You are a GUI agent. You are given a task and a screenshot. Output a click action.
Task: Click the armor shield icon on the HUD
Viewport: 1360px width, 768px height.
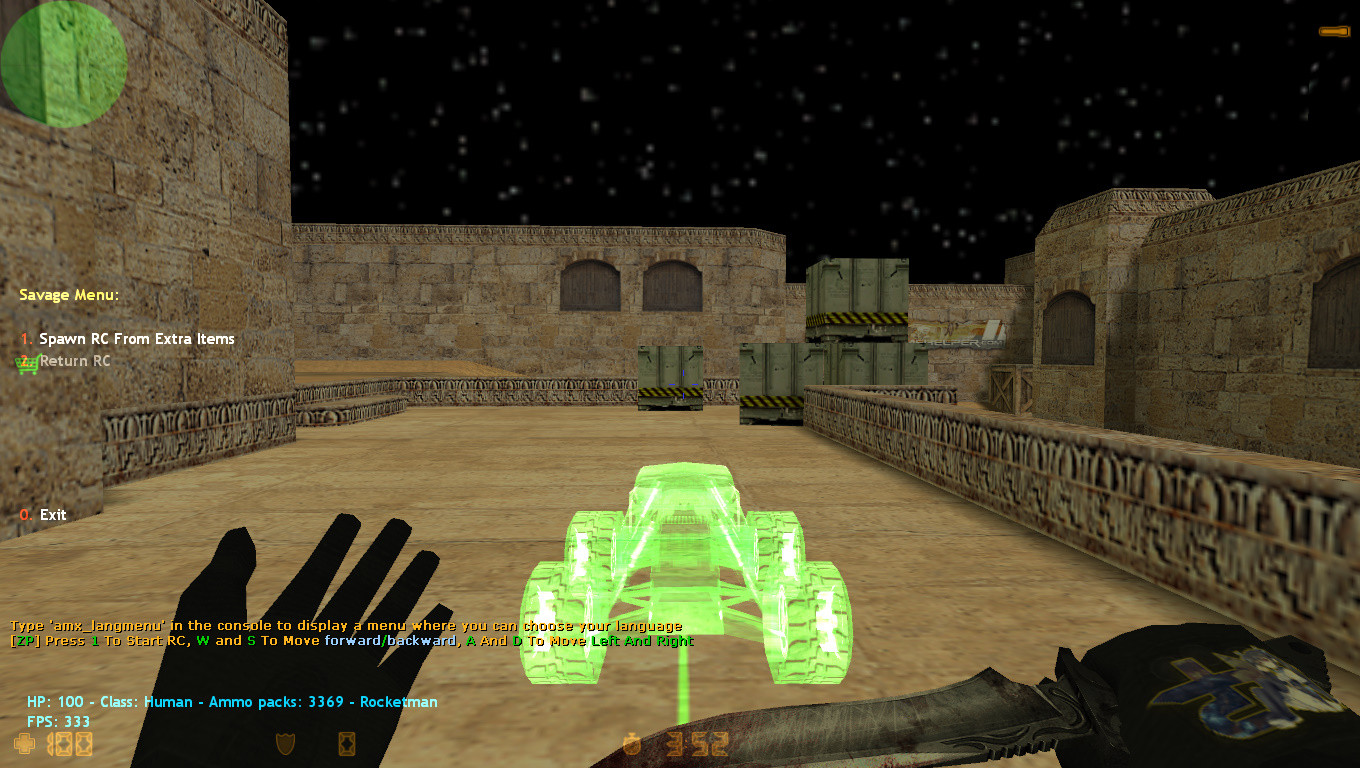[x=285, y=744]
